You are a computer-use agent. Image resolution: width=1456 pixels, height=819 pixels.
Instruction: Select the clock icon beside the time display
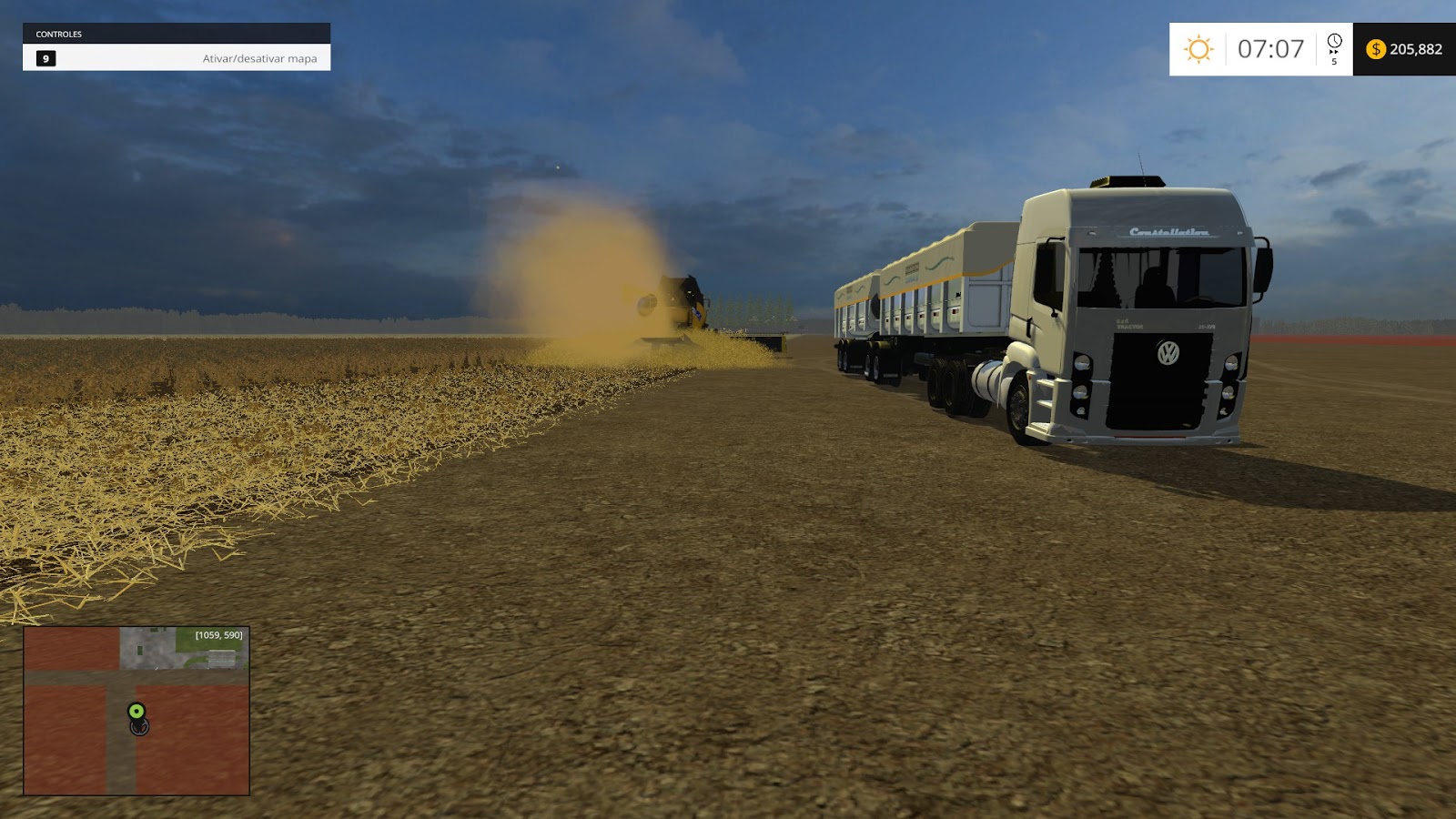click(1334, 42)
